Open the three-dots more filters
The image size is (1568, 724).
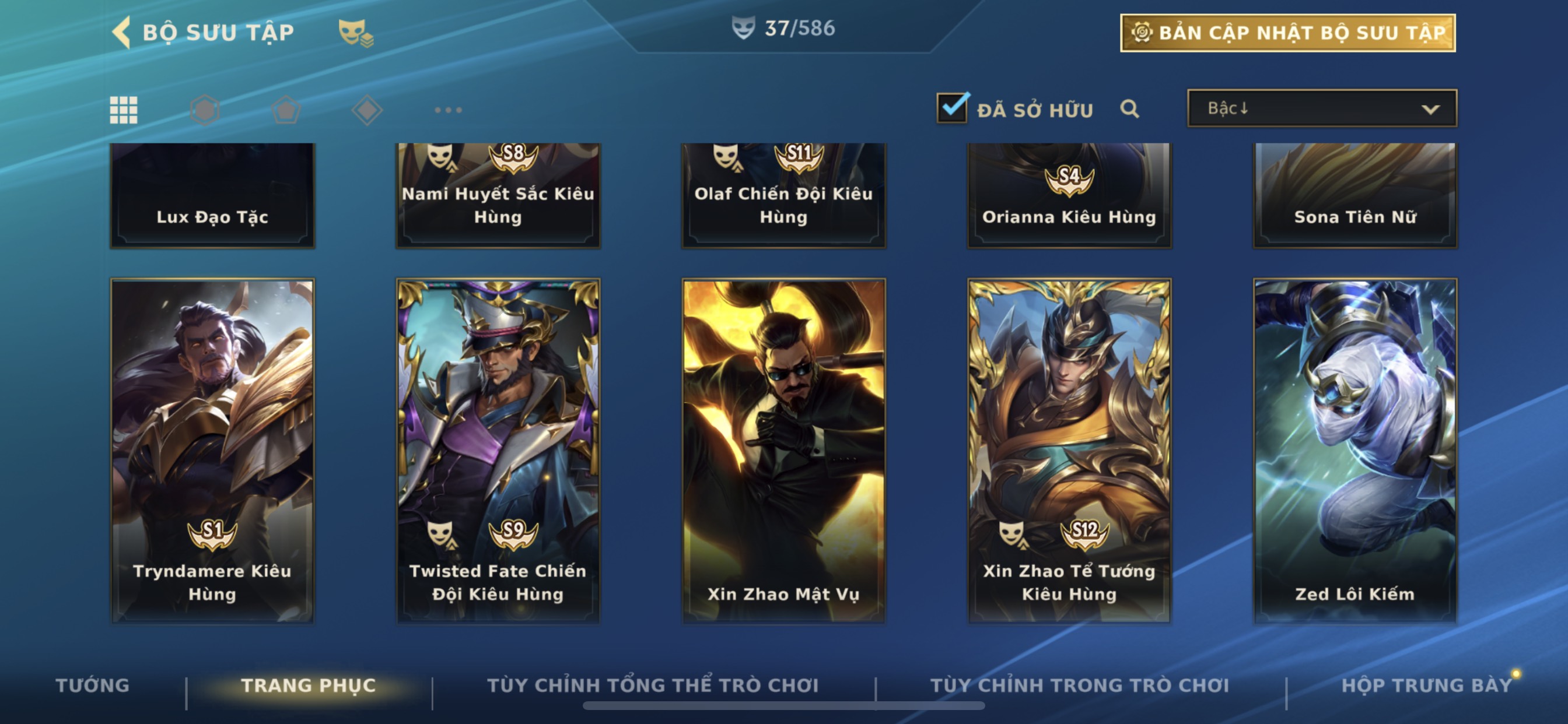click(448, 110)
